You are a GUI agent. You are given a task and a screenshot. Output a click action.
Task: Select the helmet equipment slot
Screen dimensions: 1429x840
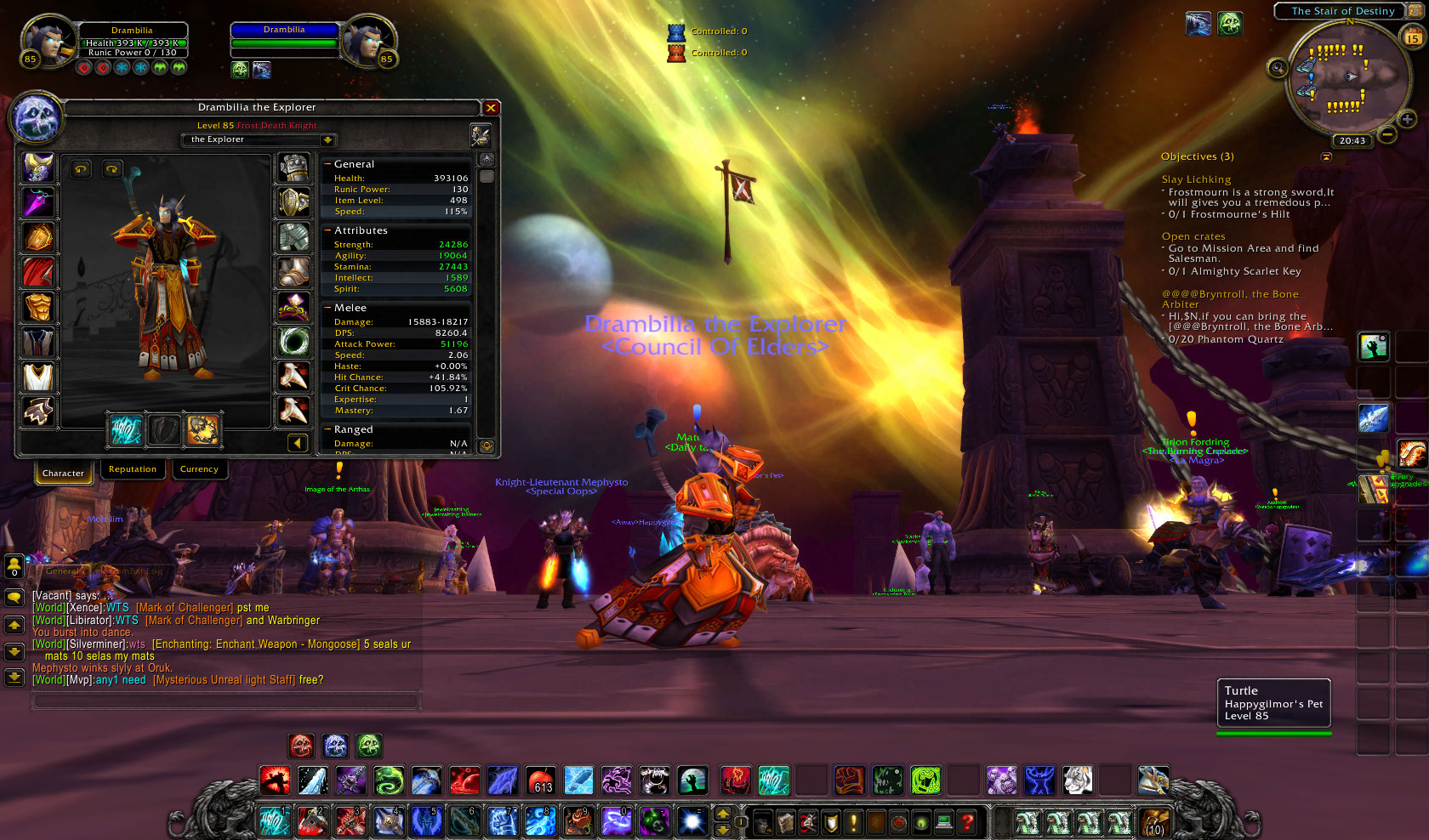(x=38, y=168)
